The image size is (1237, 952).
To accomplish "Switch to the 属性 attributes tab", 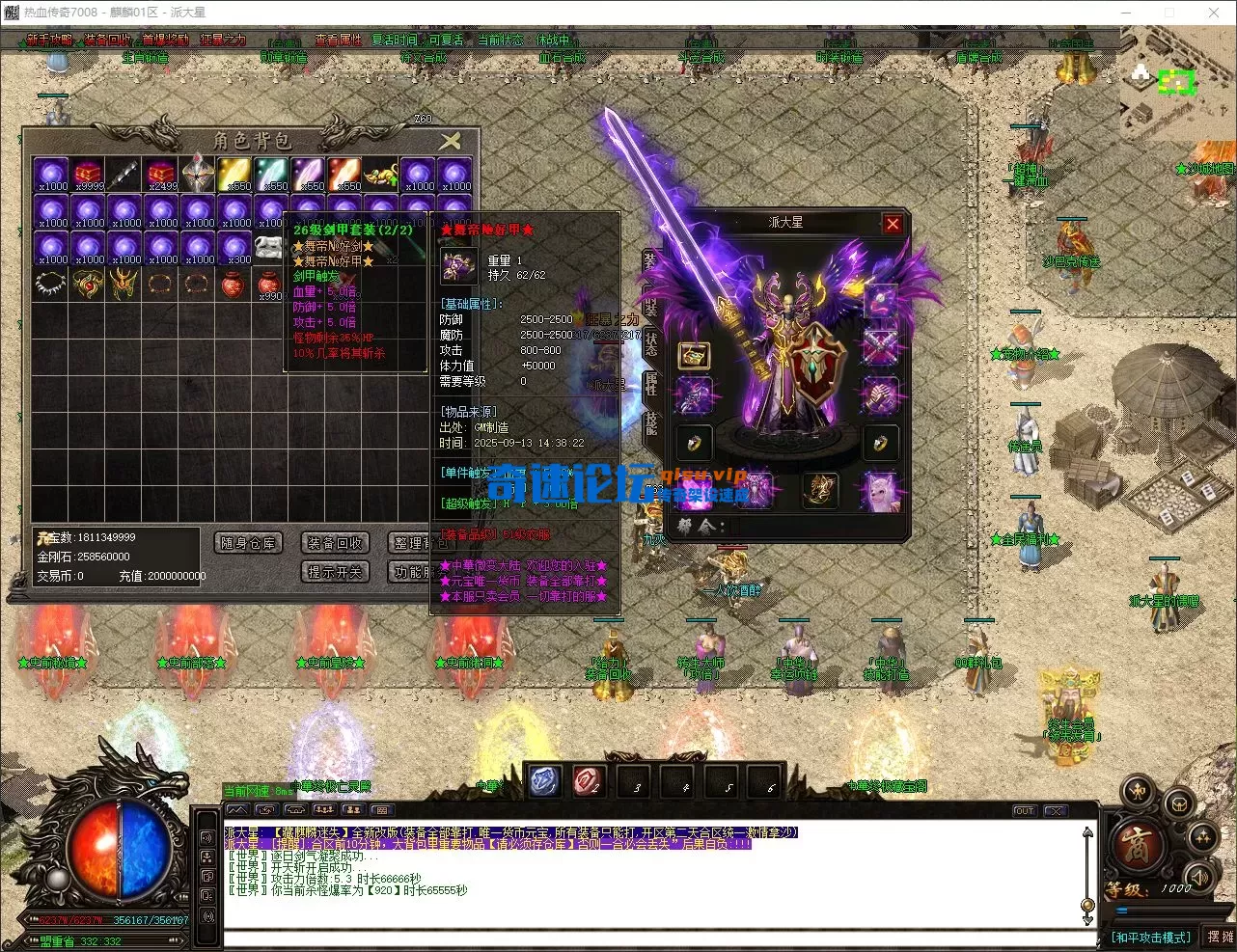I will [651, 384].
